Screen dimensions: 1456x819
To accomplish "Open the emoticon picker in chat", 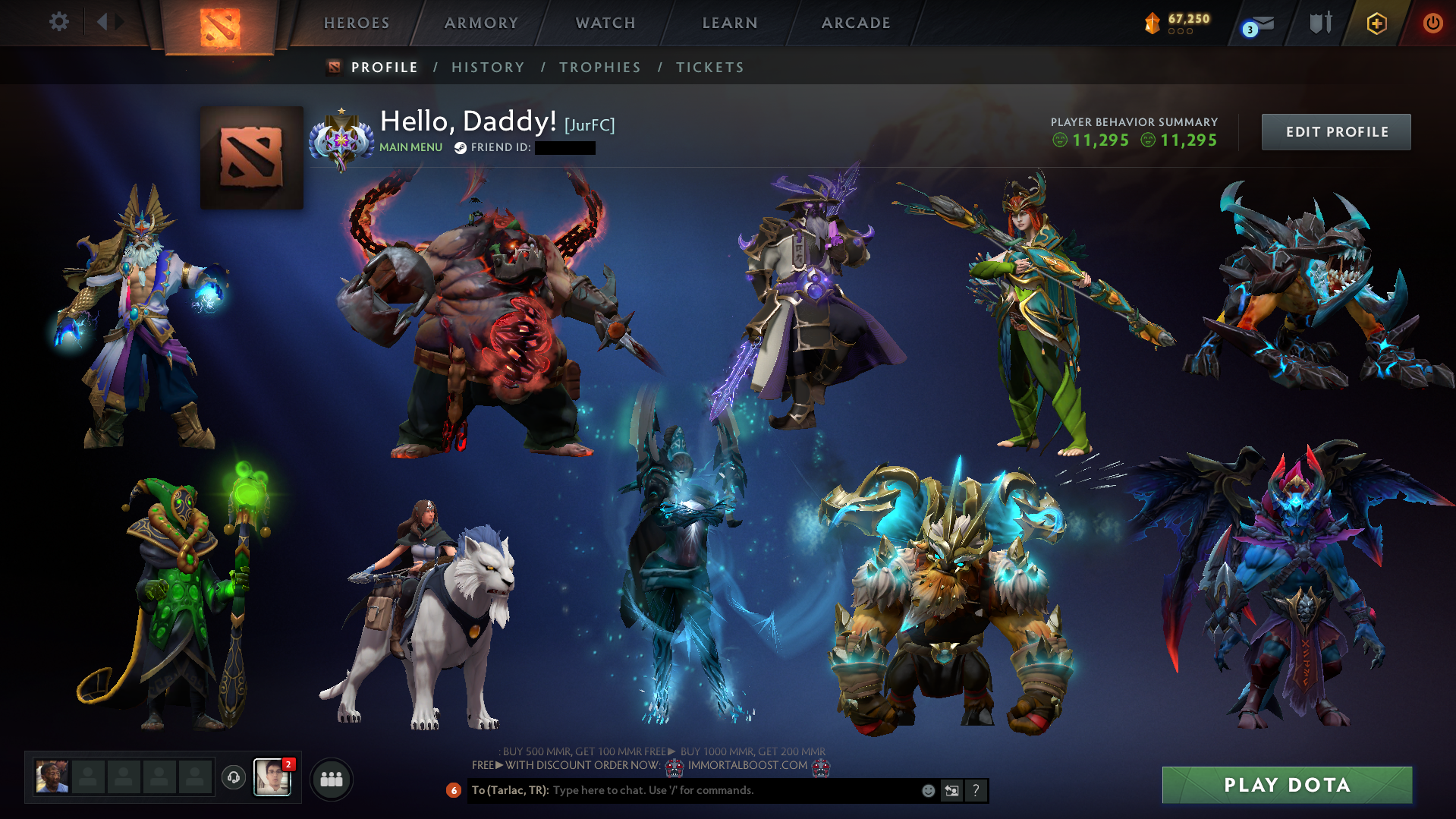I will pos(928,790).
